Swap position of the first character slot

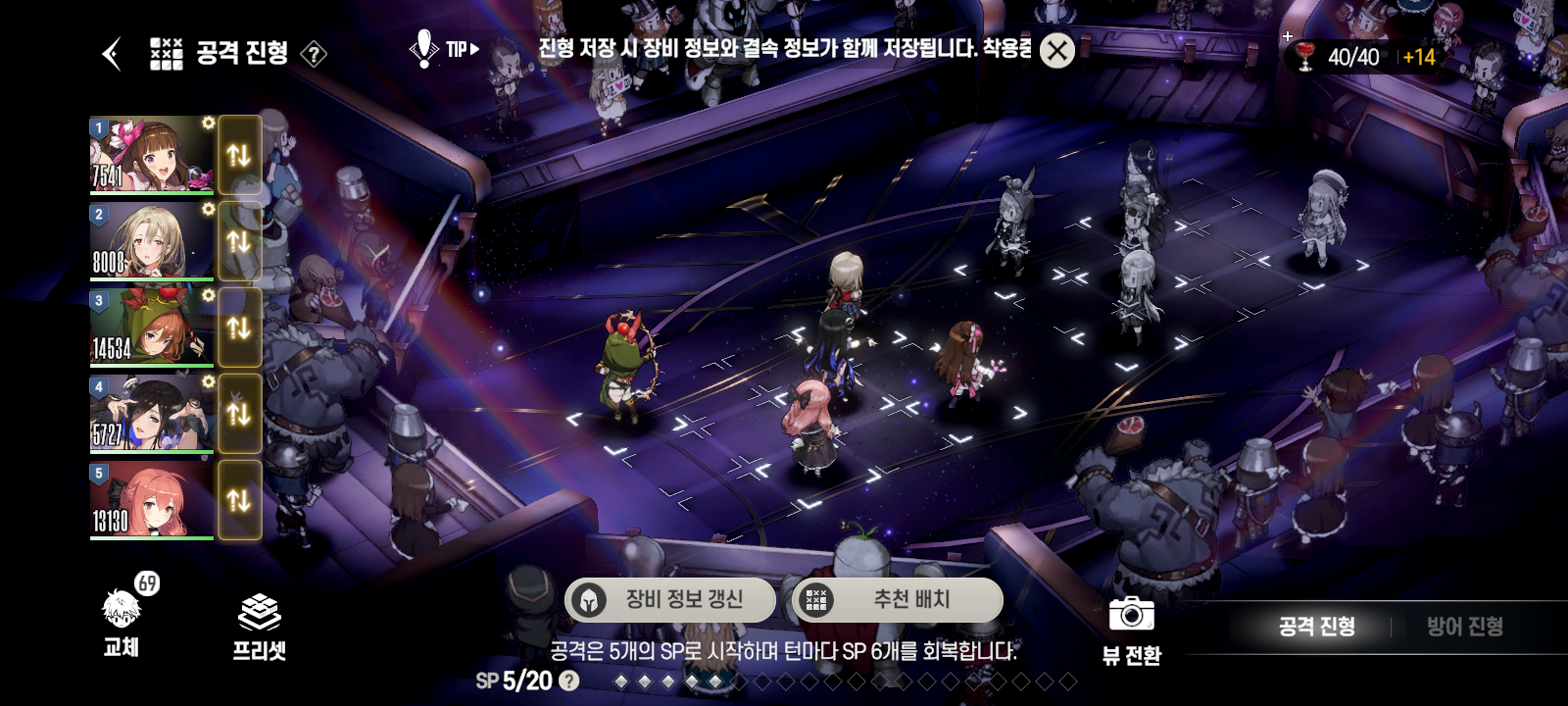click(239, 155)
